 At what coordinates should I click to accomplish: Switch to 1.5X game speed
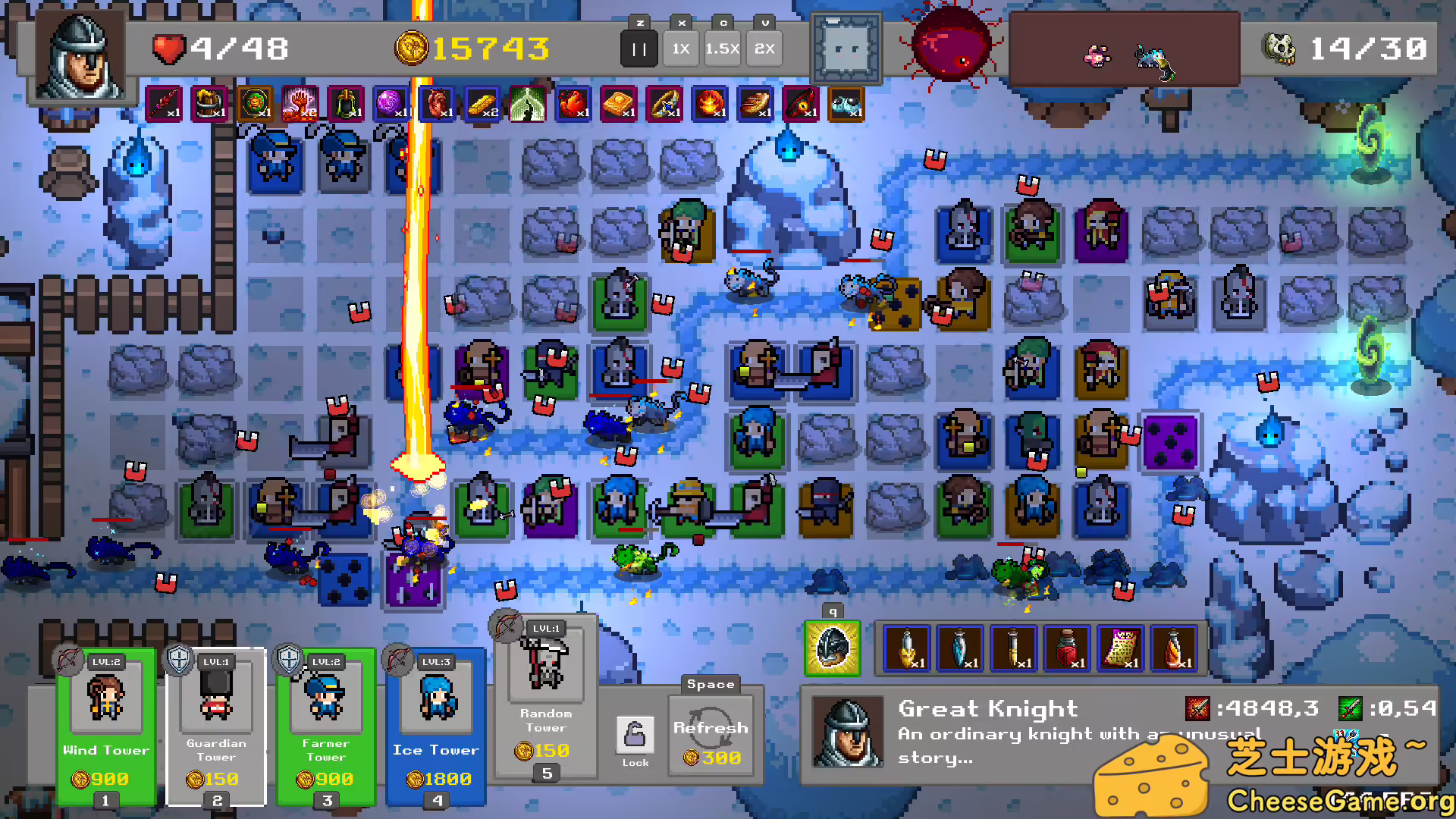(722, 49)
